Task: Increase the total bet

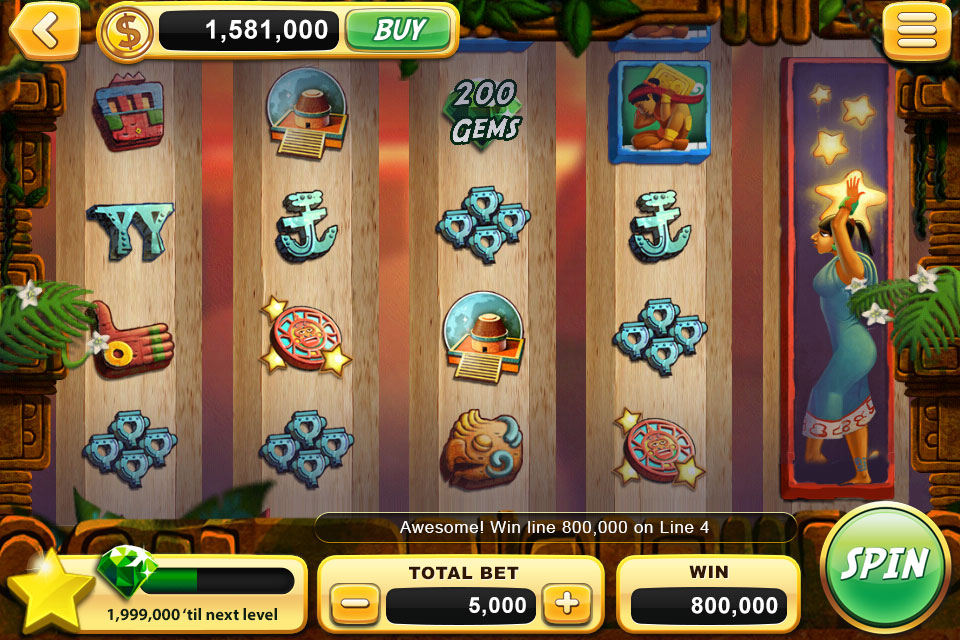Action: 567,604
